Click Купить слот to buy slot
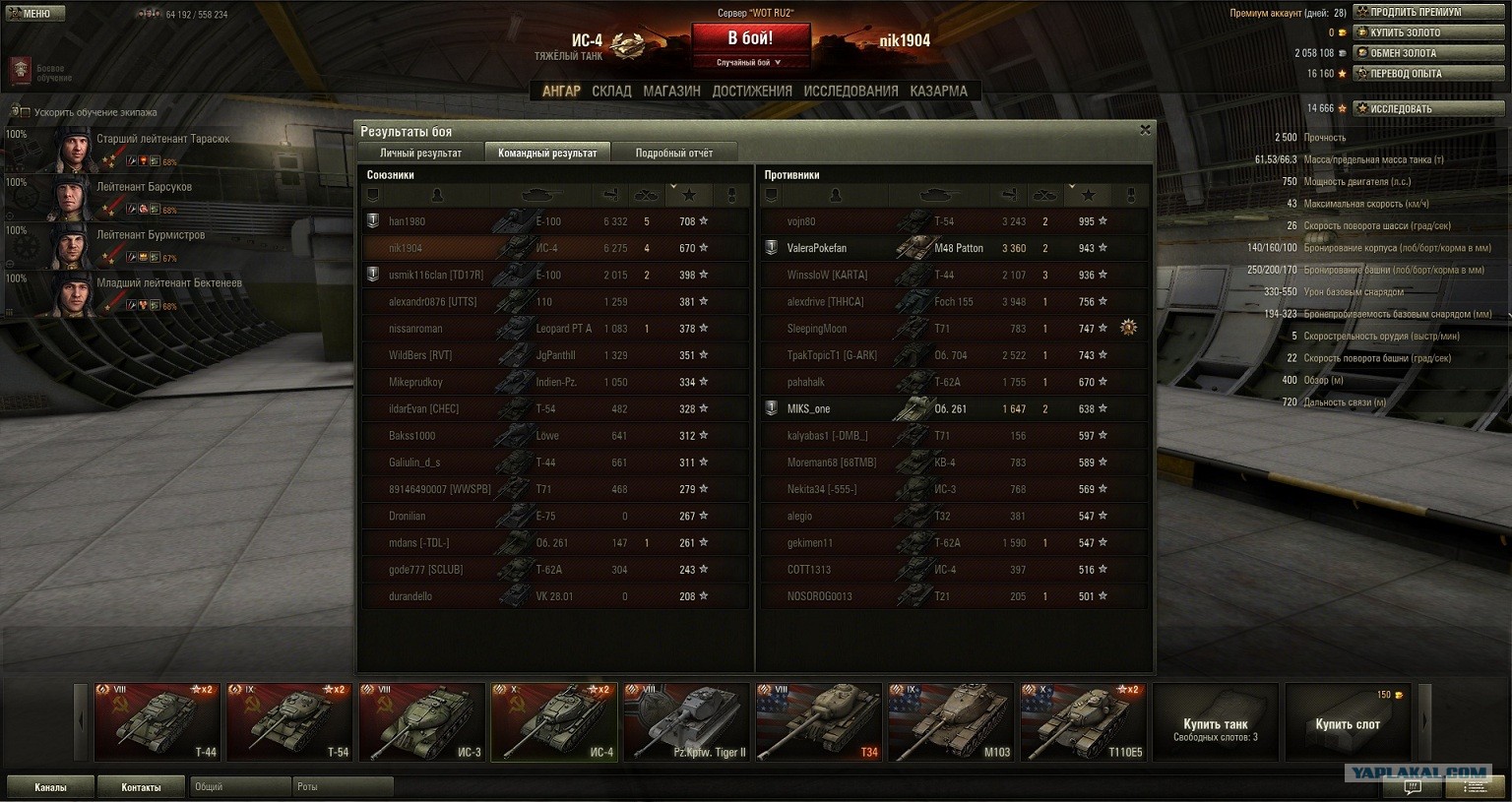 1347,723
